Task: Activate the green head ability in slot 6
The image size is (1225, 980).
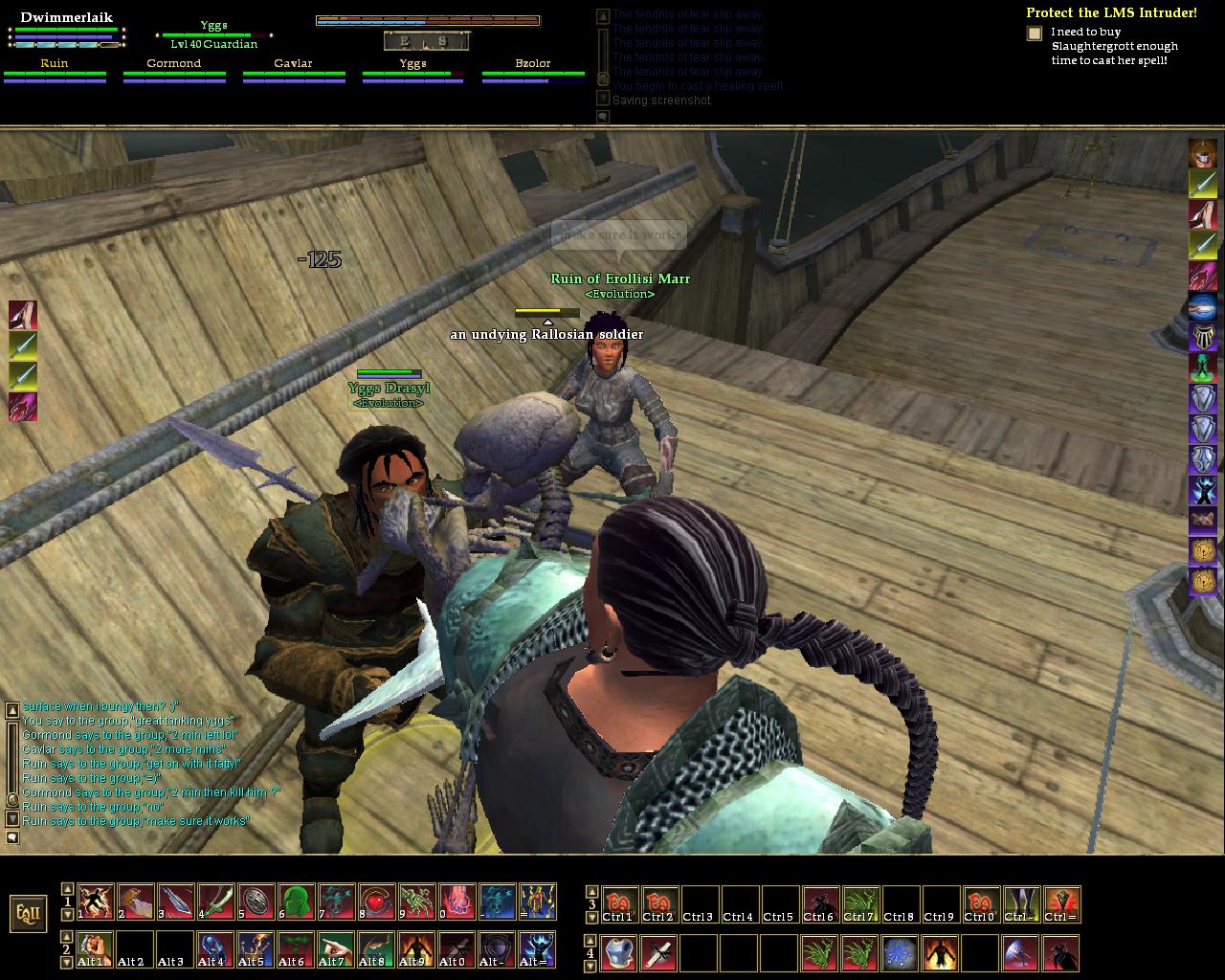Action: pos(297,901)
